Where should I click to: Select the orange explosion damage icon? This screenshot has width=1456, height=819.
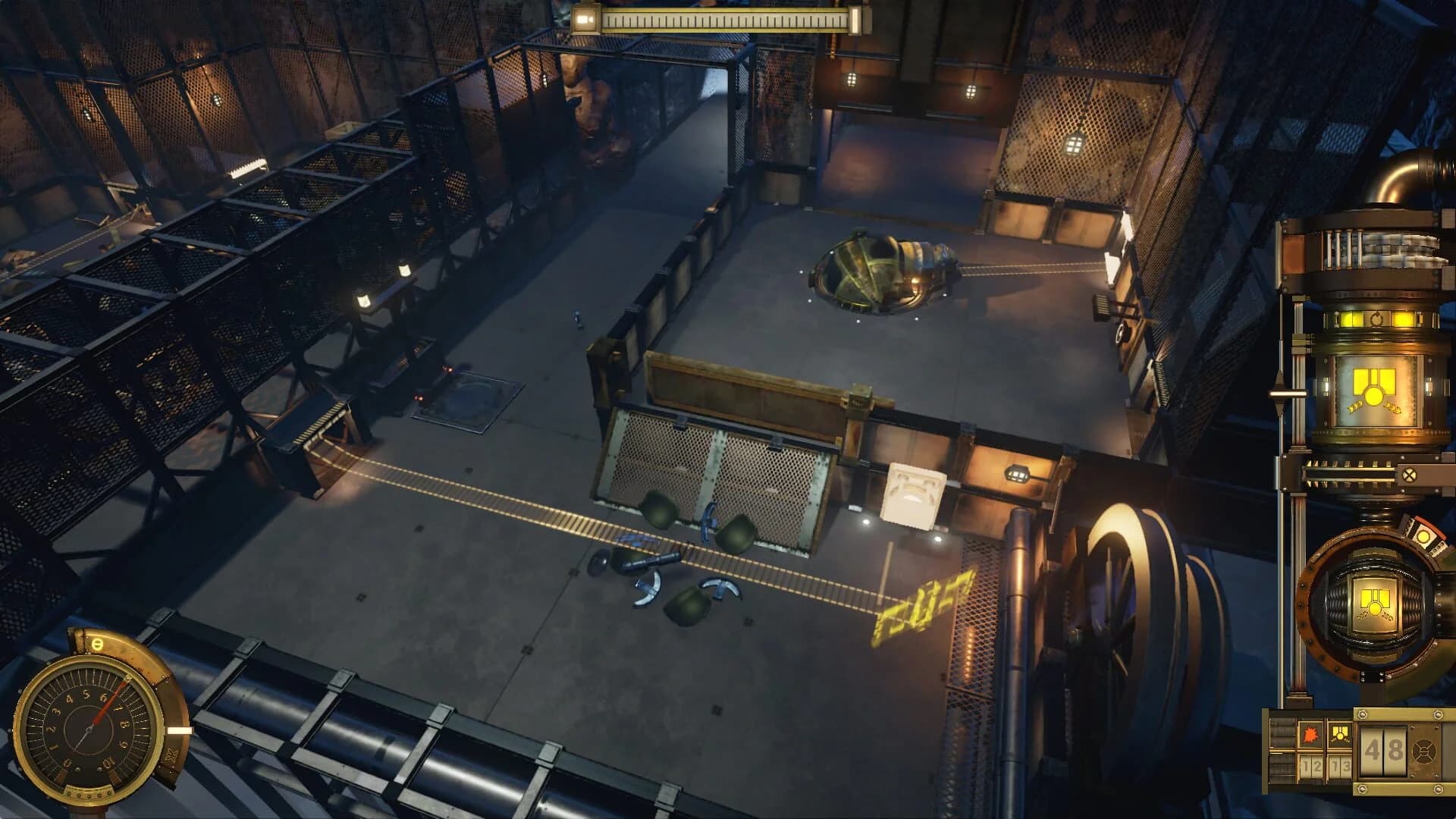point(1310,736)
